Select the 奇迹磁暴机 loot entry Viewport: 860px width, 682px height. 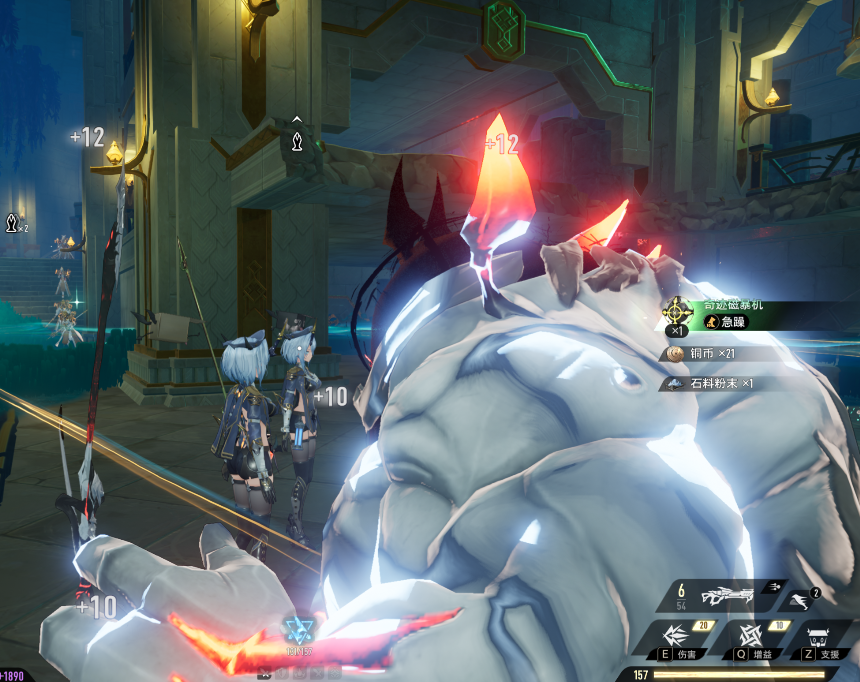[740, 314]
